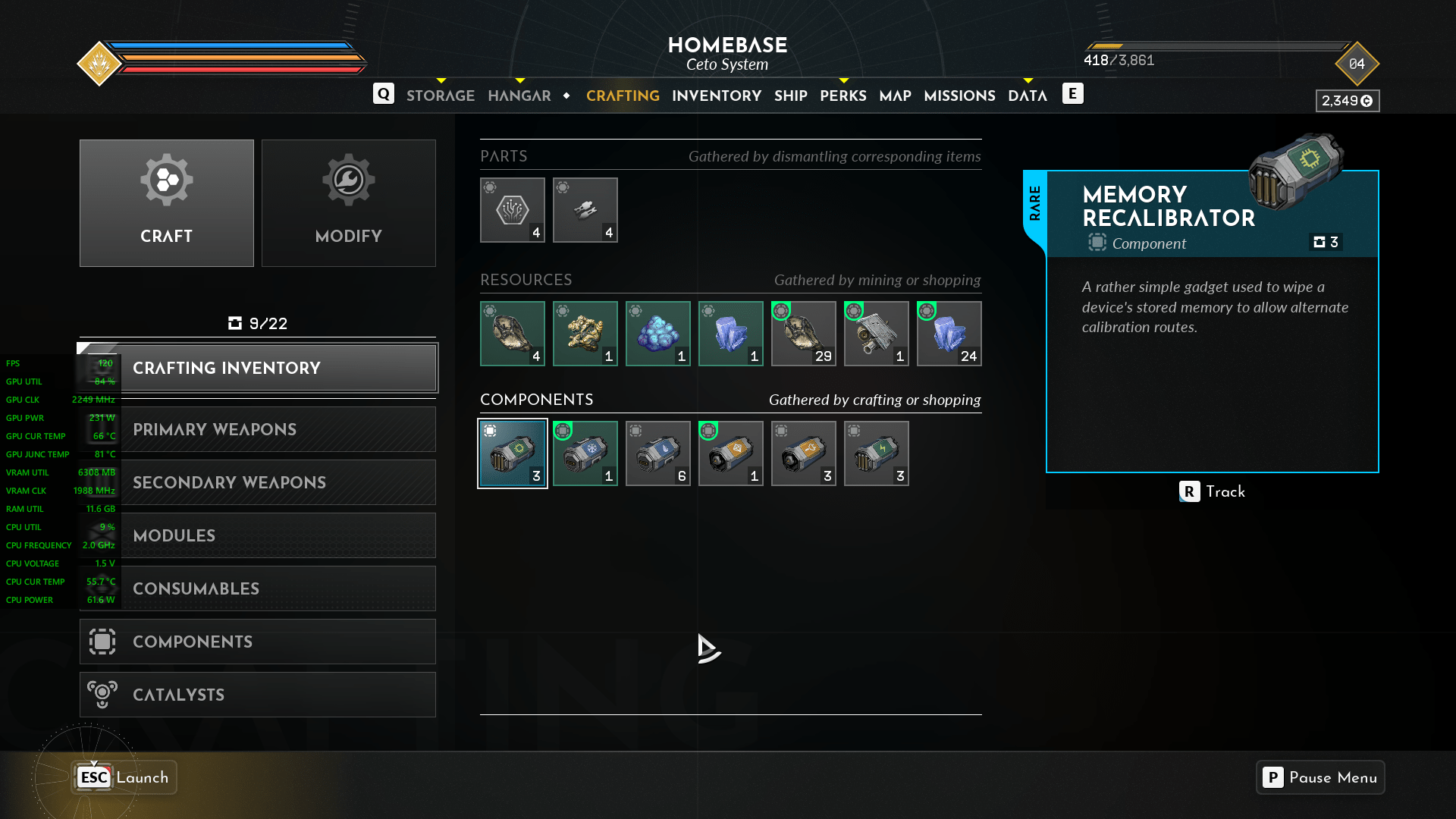Open the Ship tab
Viewport: 1456px width, 819px height.
(790, 96)
